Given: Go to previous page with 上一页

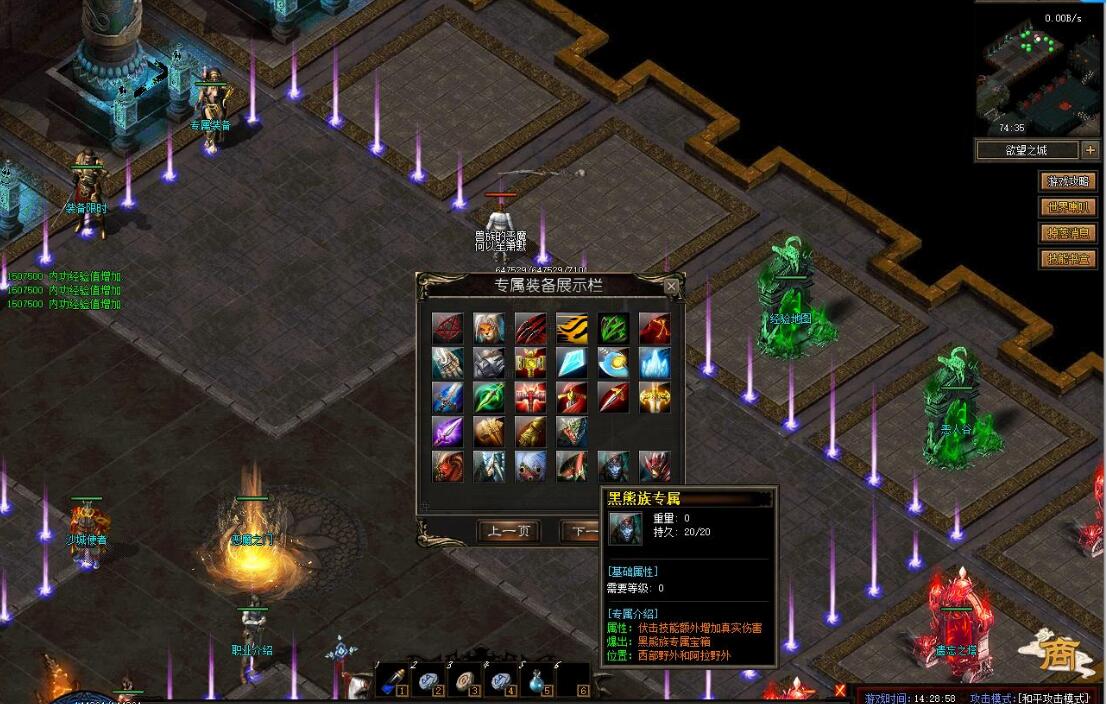Looking at the screenshot, I should pyautogui.click(x=509, y=530).
